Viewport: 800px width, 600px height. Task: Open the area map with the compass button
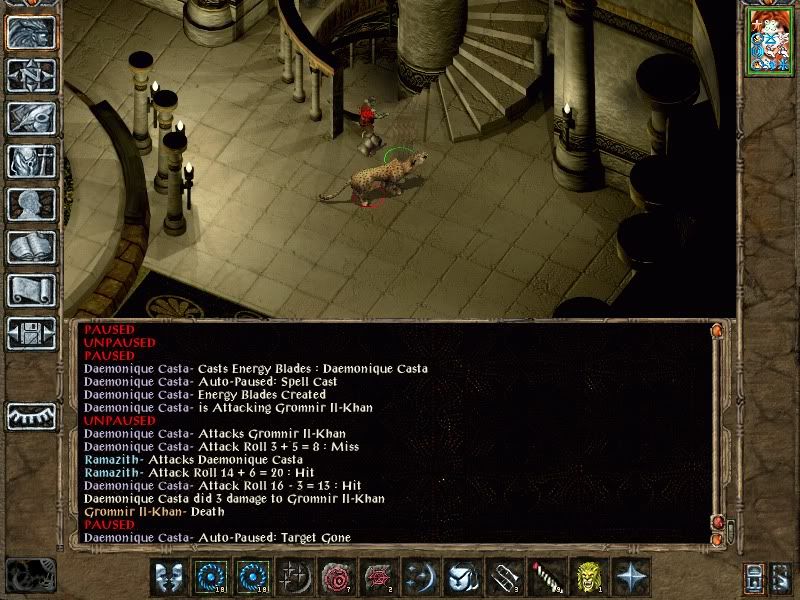click(31, 75)
